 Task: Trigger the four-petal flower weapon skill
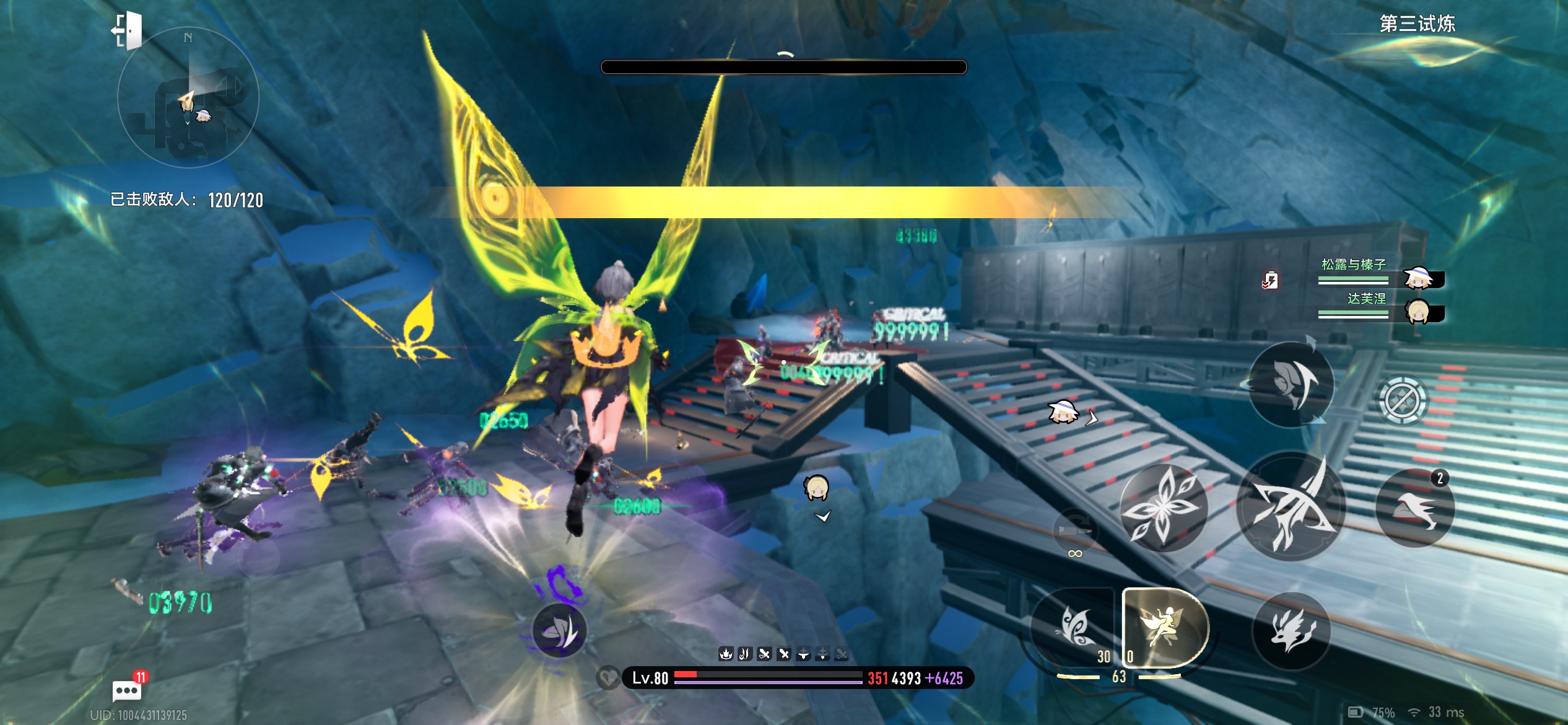click(x=1163, y=507)
